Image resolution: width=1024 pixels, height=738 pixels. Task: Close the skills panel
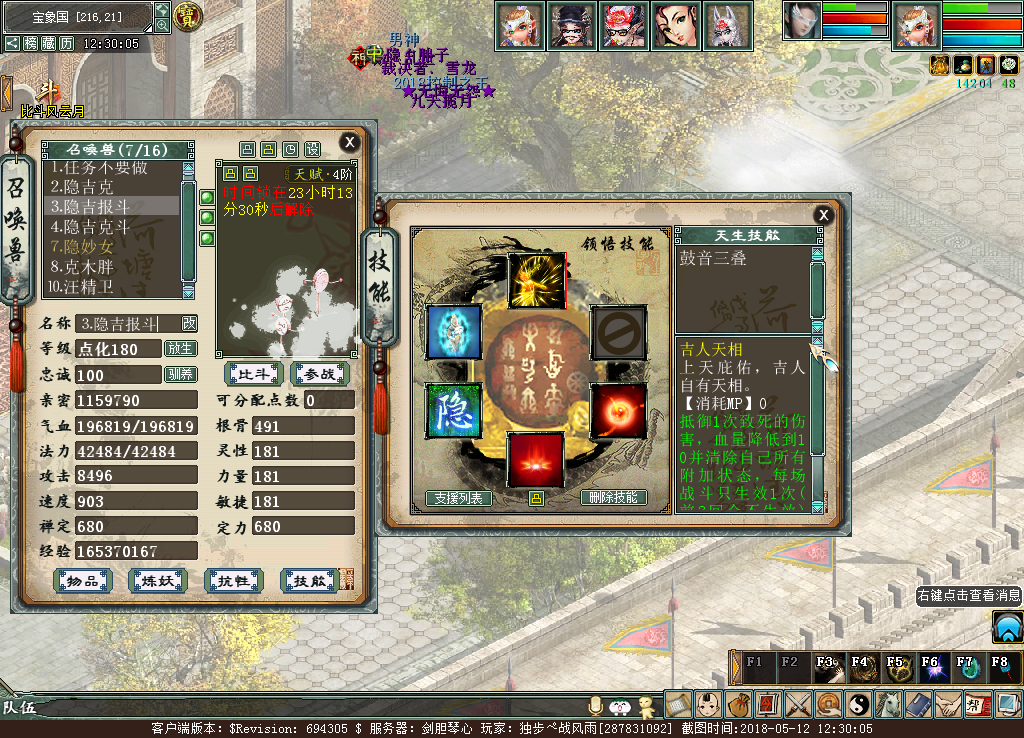coord(823,214)
